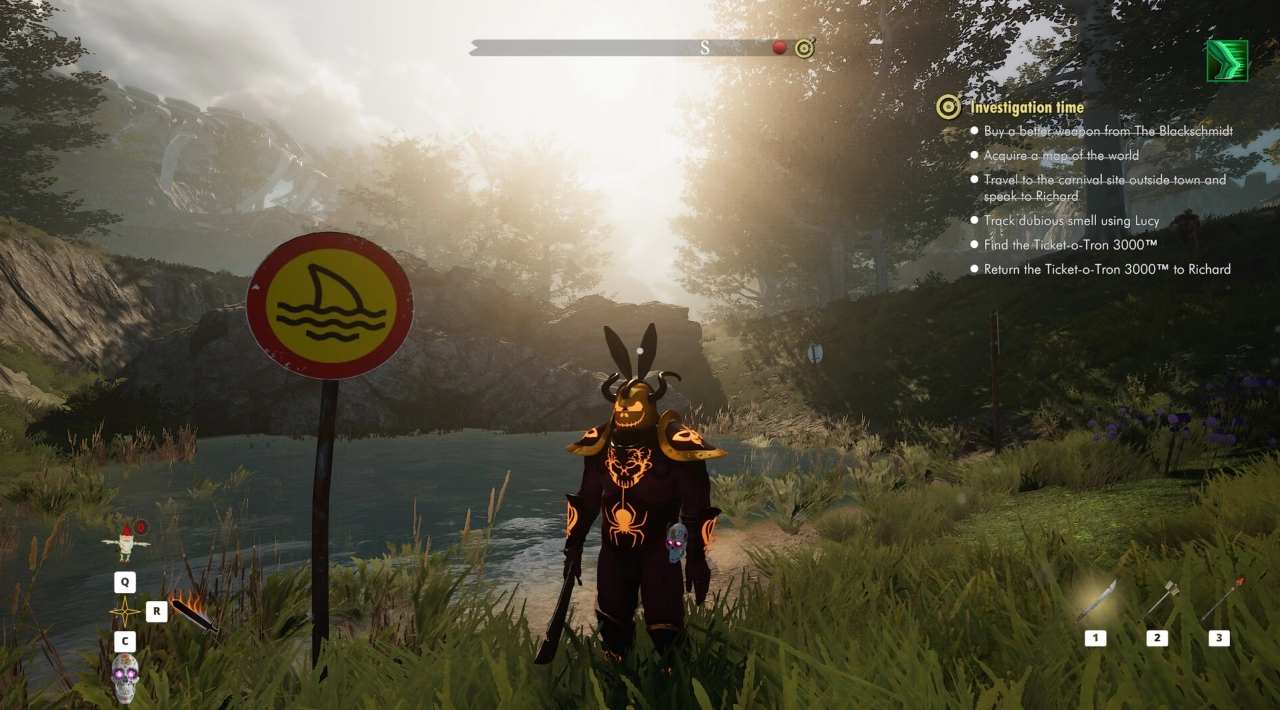Viewport: 1280px width, 710px height.
Task: Choose the Acquire a map of the world objective
Action: [x=1060, y=156]
